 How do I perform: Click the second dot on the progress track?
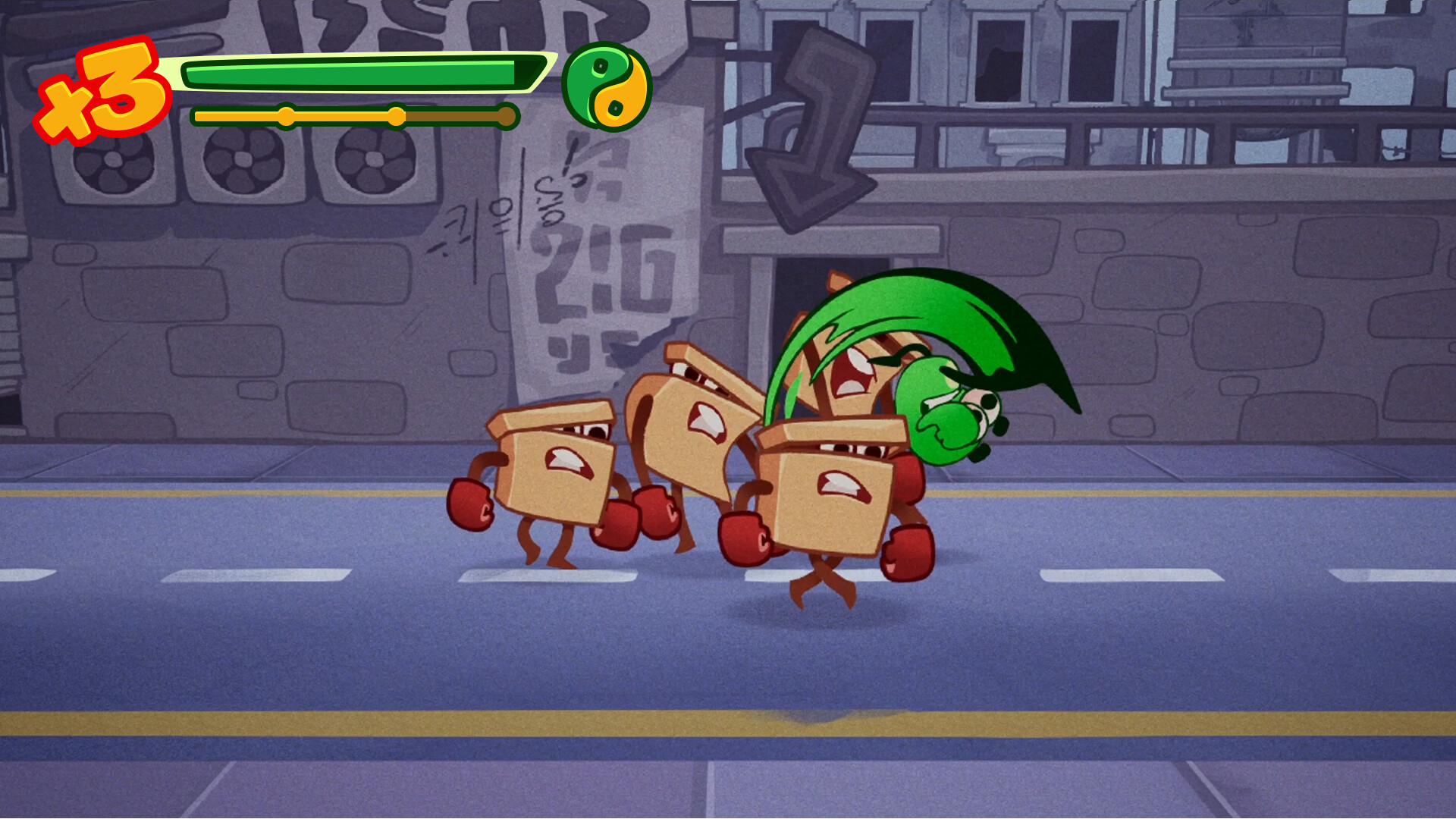(396, 115)
